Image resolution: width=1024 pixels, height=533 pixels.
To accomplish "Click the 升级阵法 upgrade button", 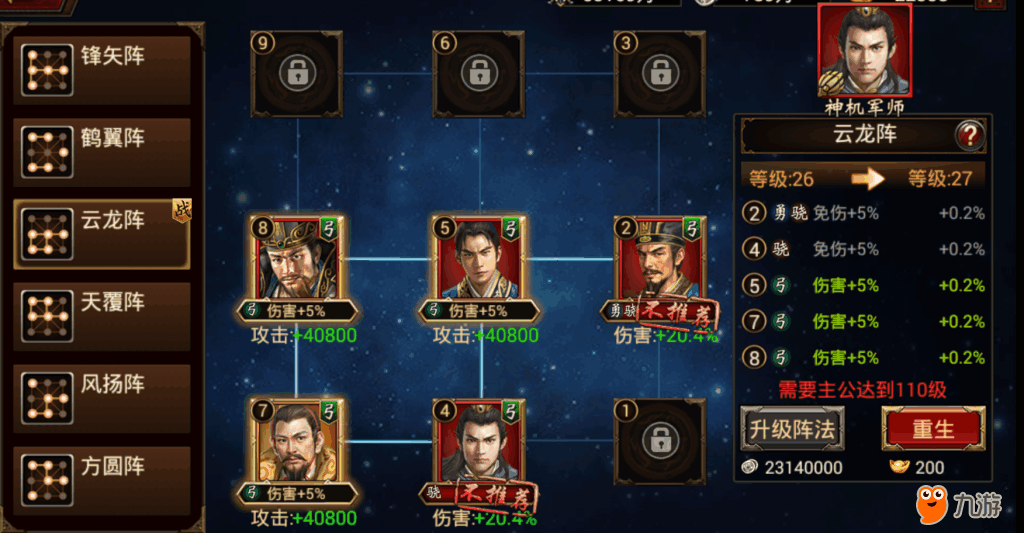I will (791, 430).
